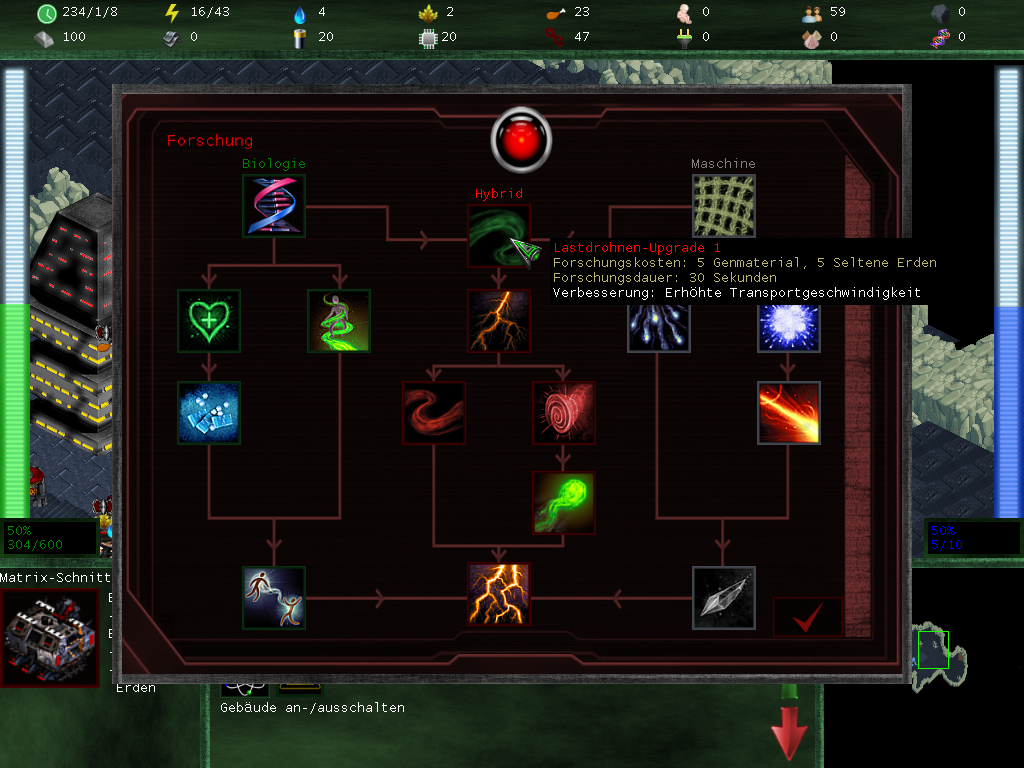Select the red swirl ribbon research
This screenshot has width=1024, height=768.
[x=433, y=412]
